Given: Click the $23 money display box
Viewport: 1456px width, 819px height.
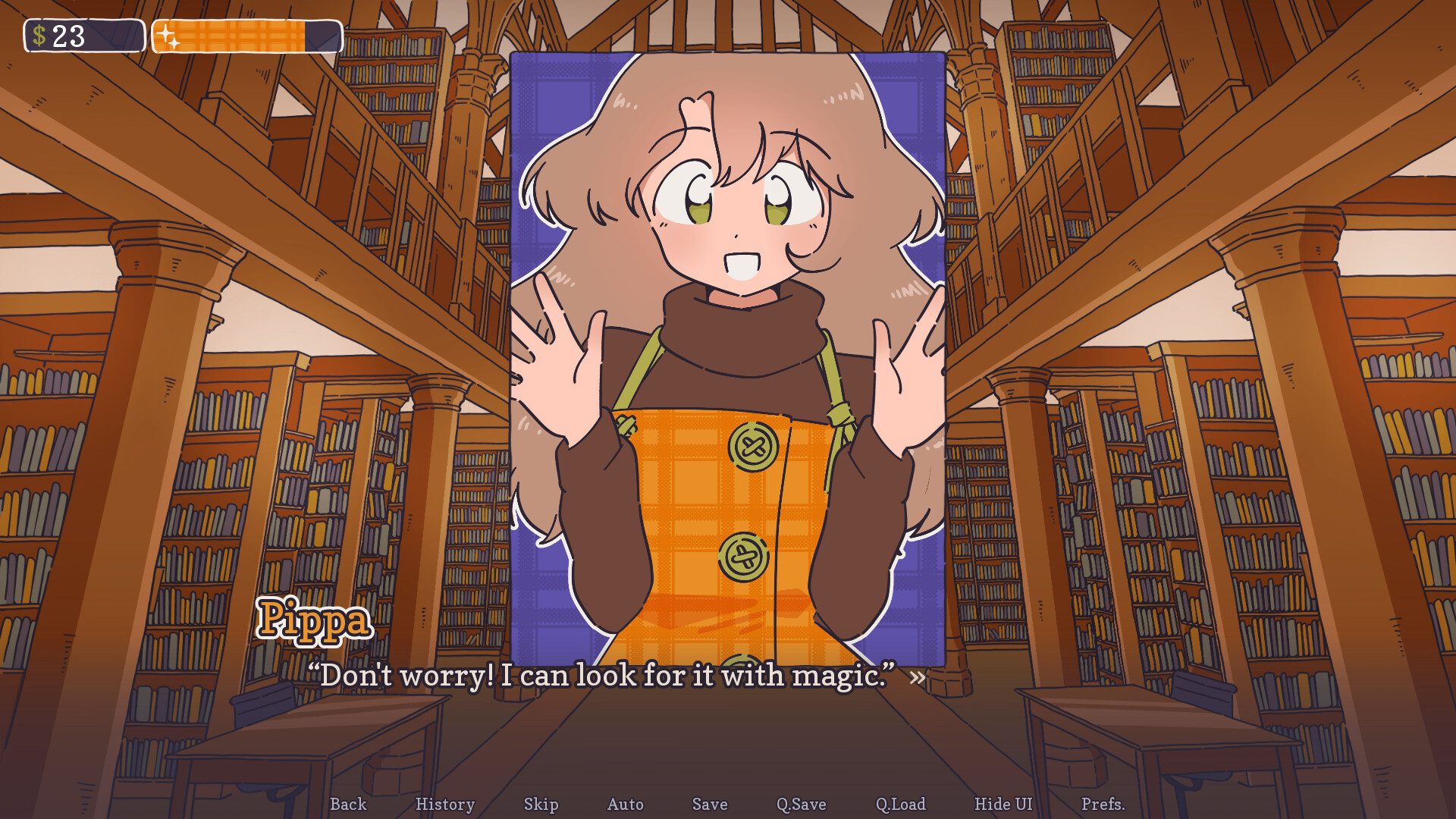Looking at the screenshot, I should click(x=83, y=33).
